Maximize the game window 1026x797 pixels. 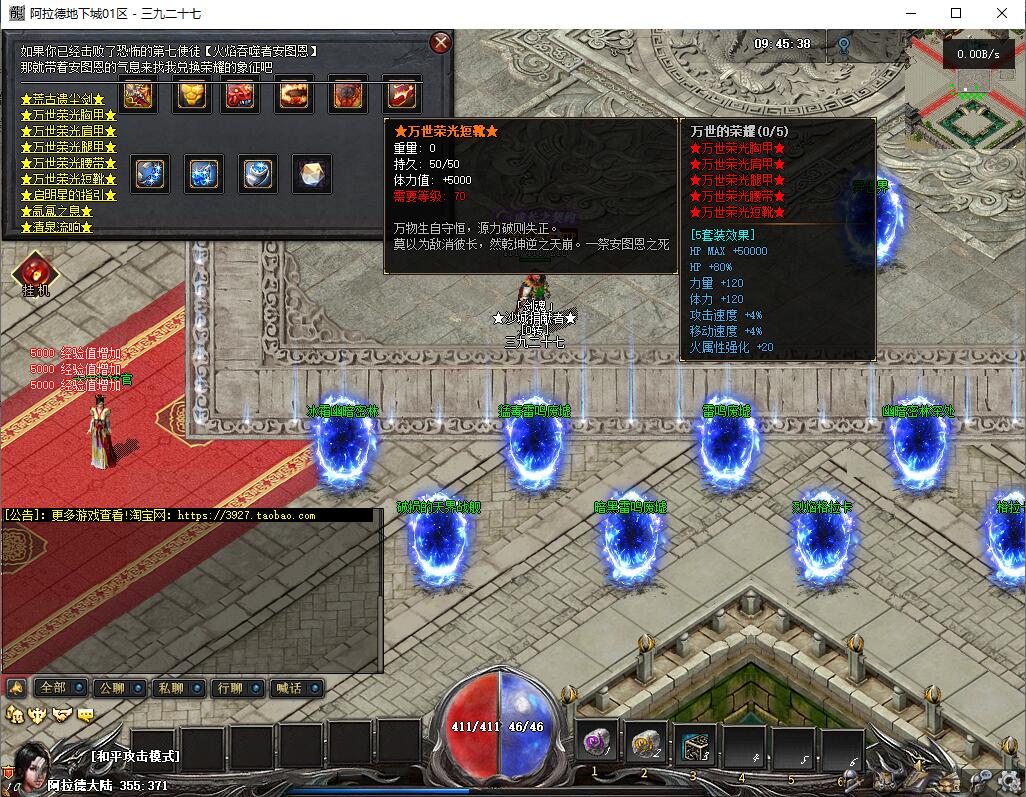tap(956, 13)
